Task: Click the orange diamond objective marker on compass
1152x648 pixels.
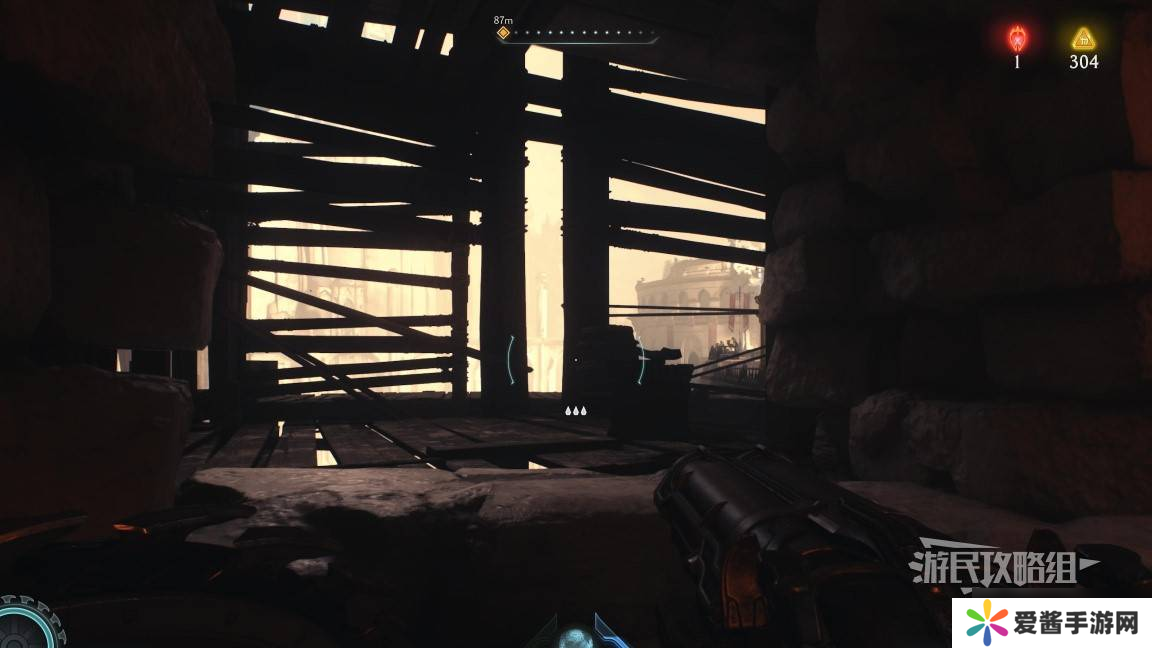Action: tap(503, 33)
